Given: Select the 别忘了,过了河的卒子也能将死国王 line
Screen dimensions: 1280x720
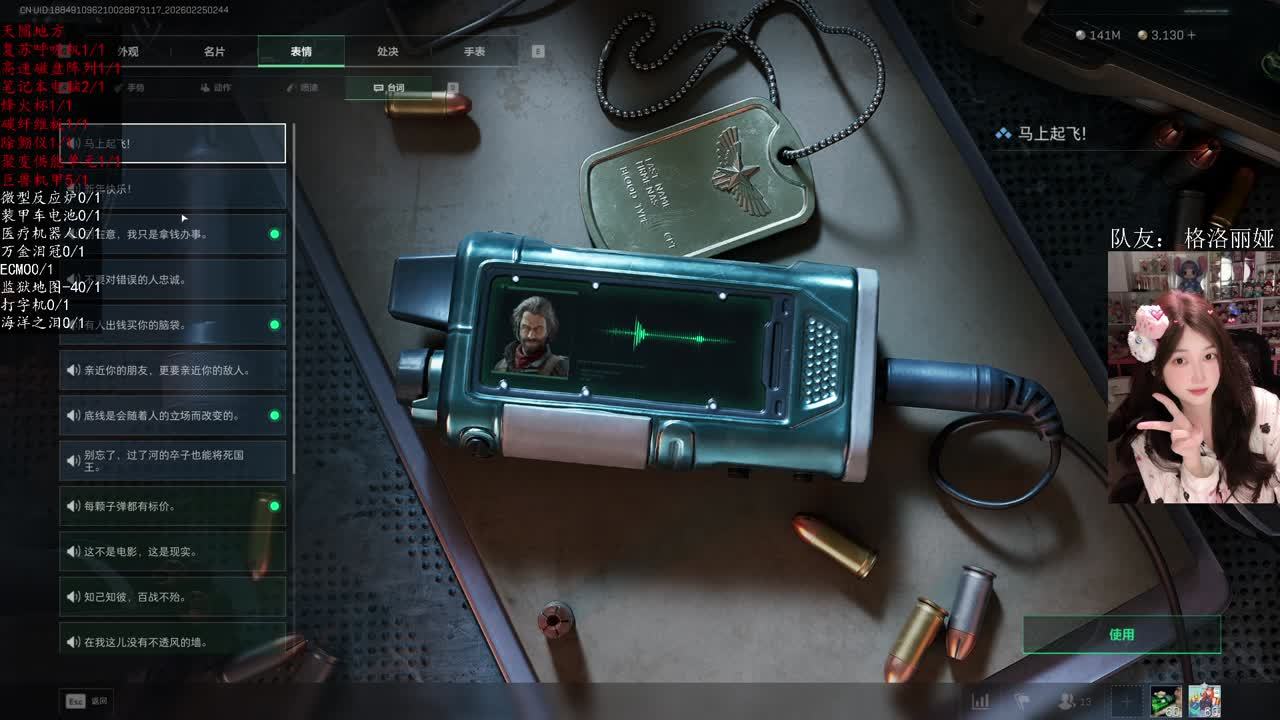Looking at the screenshot, I should [x=172, y=460].
